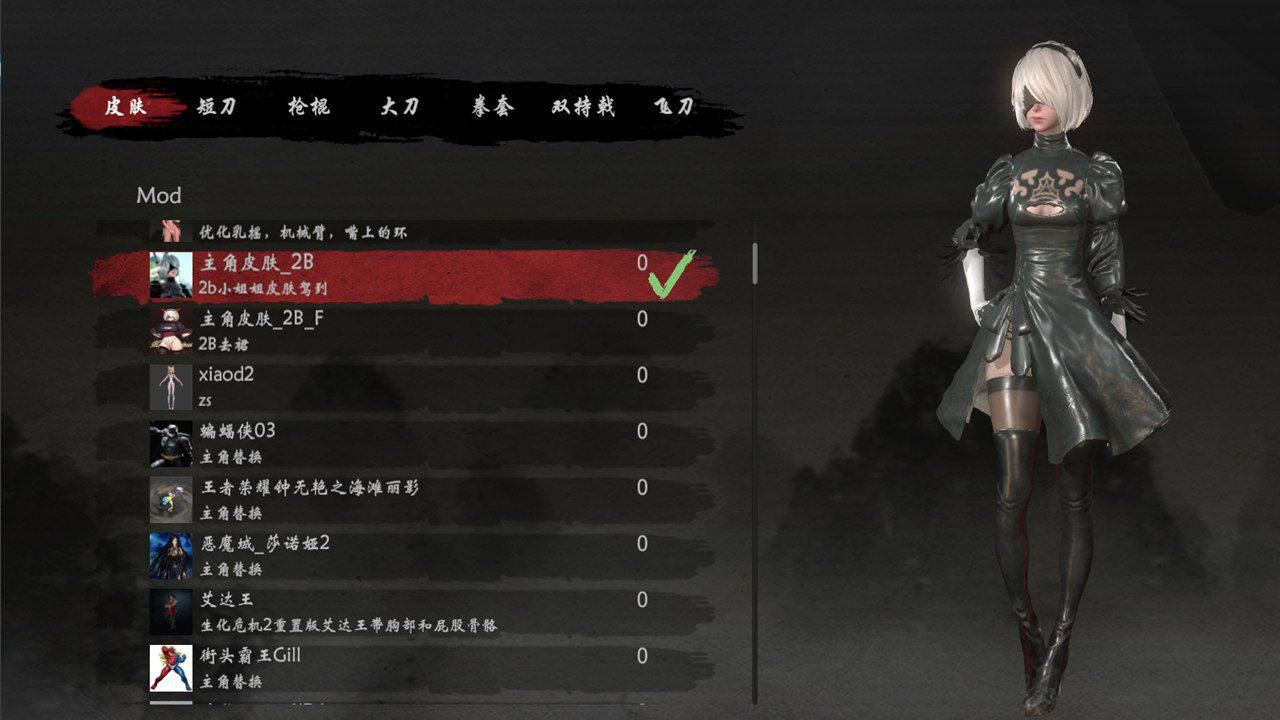Switch to the 大刀 tab
Screen dimensions: 1280x720
tap(399, 107)
